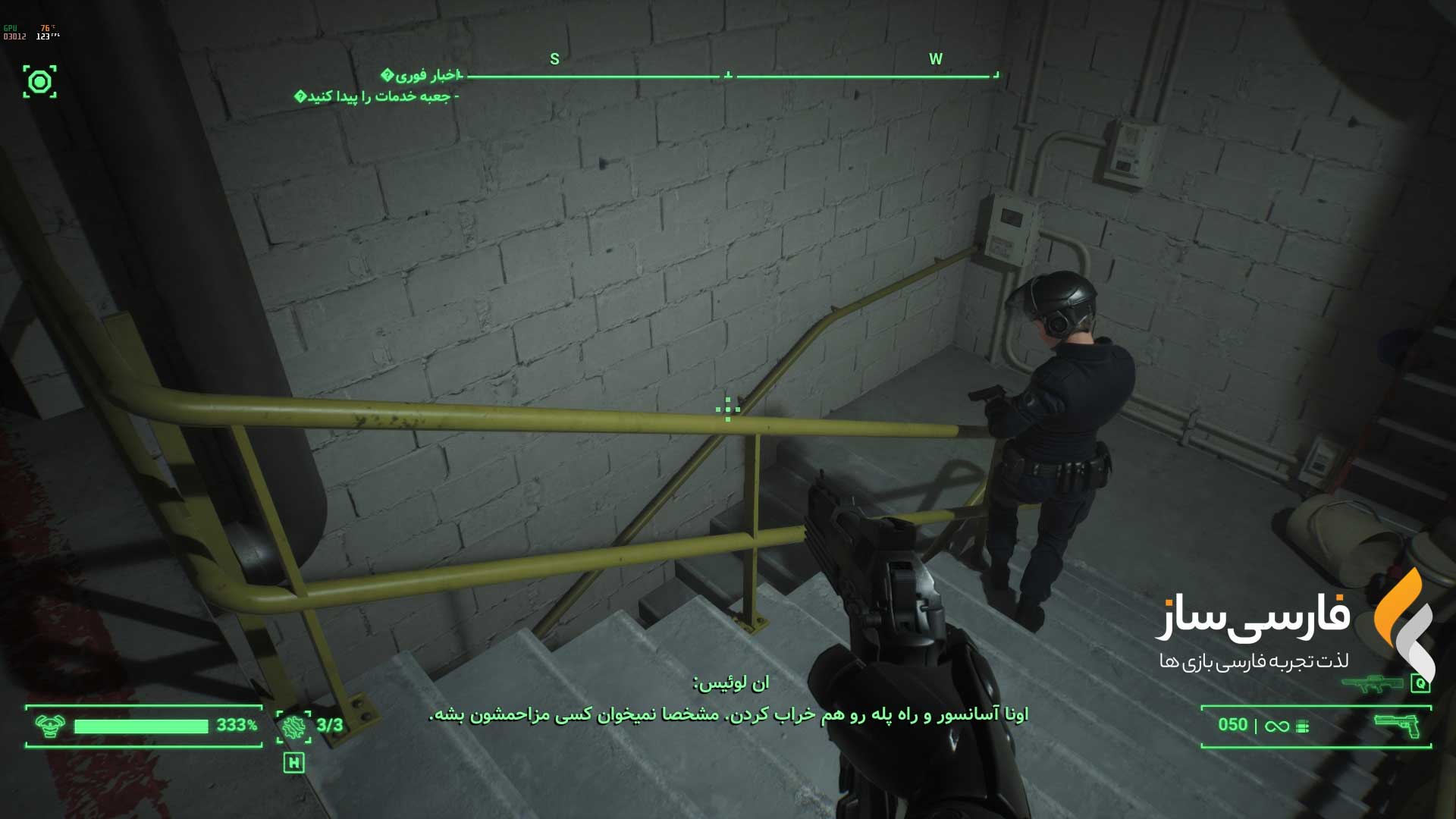Click the scan vision icon in the corner
The height and width of the screenshot is (819, 1456).
click(x=39, y=82)
